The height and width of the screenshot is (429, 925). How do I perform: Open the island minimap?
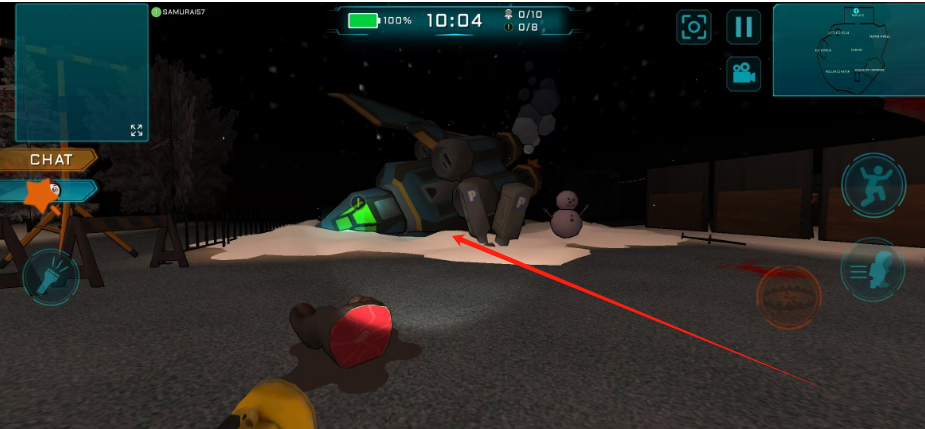pyautogui.click(x=848, y=49)
